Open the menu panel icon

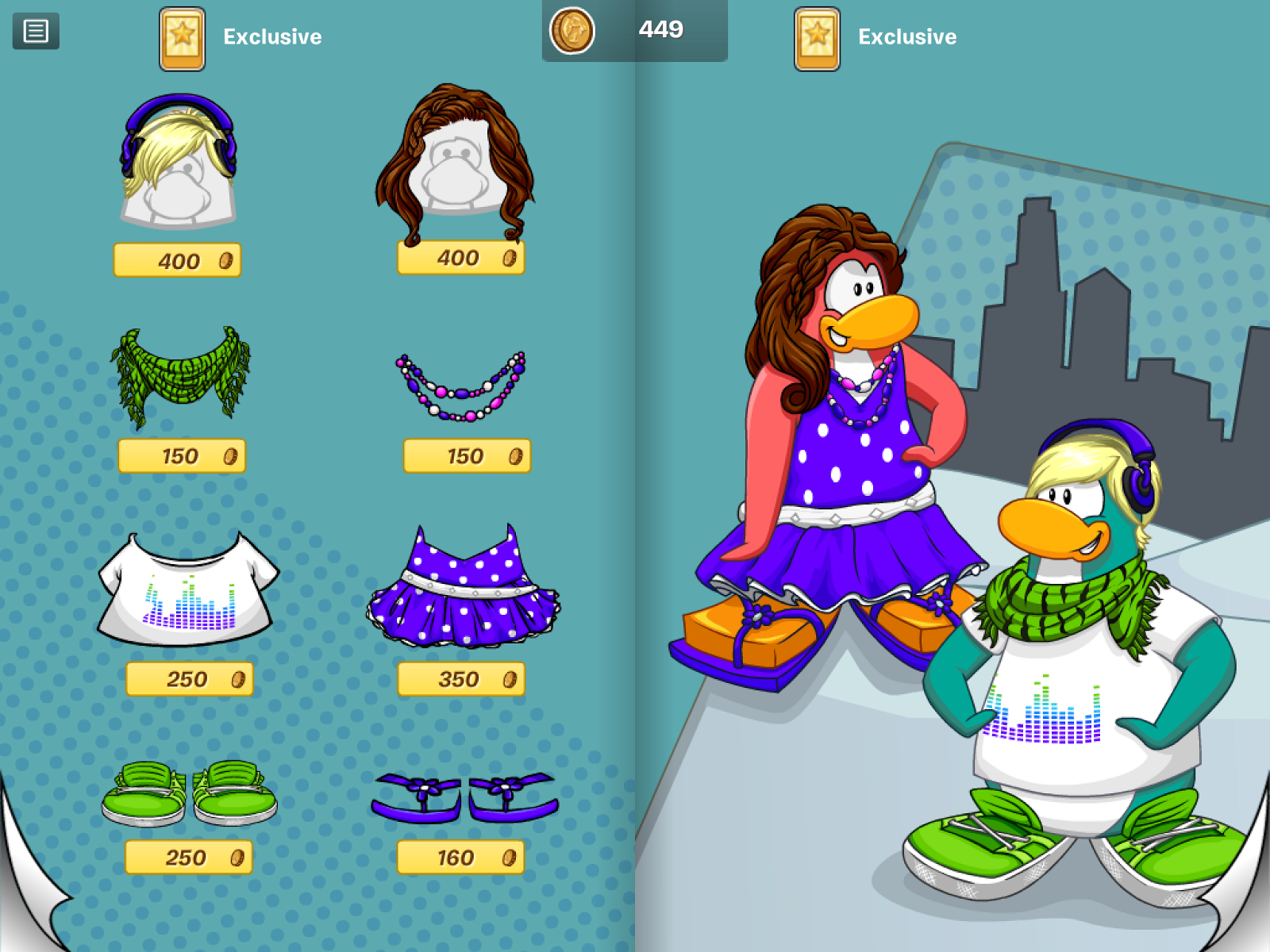35,33
